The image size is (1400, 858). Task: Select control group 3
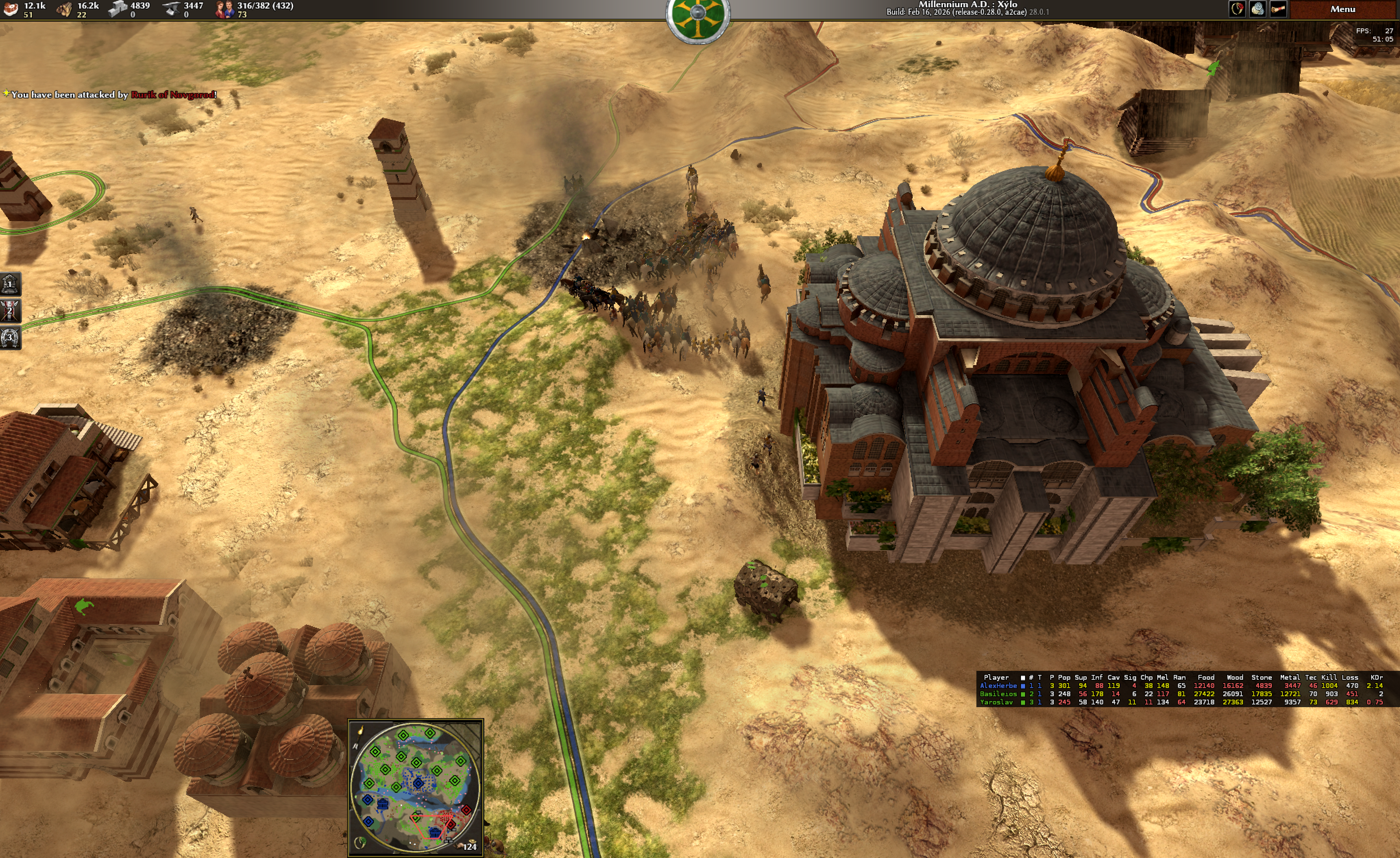coord(10,338)
